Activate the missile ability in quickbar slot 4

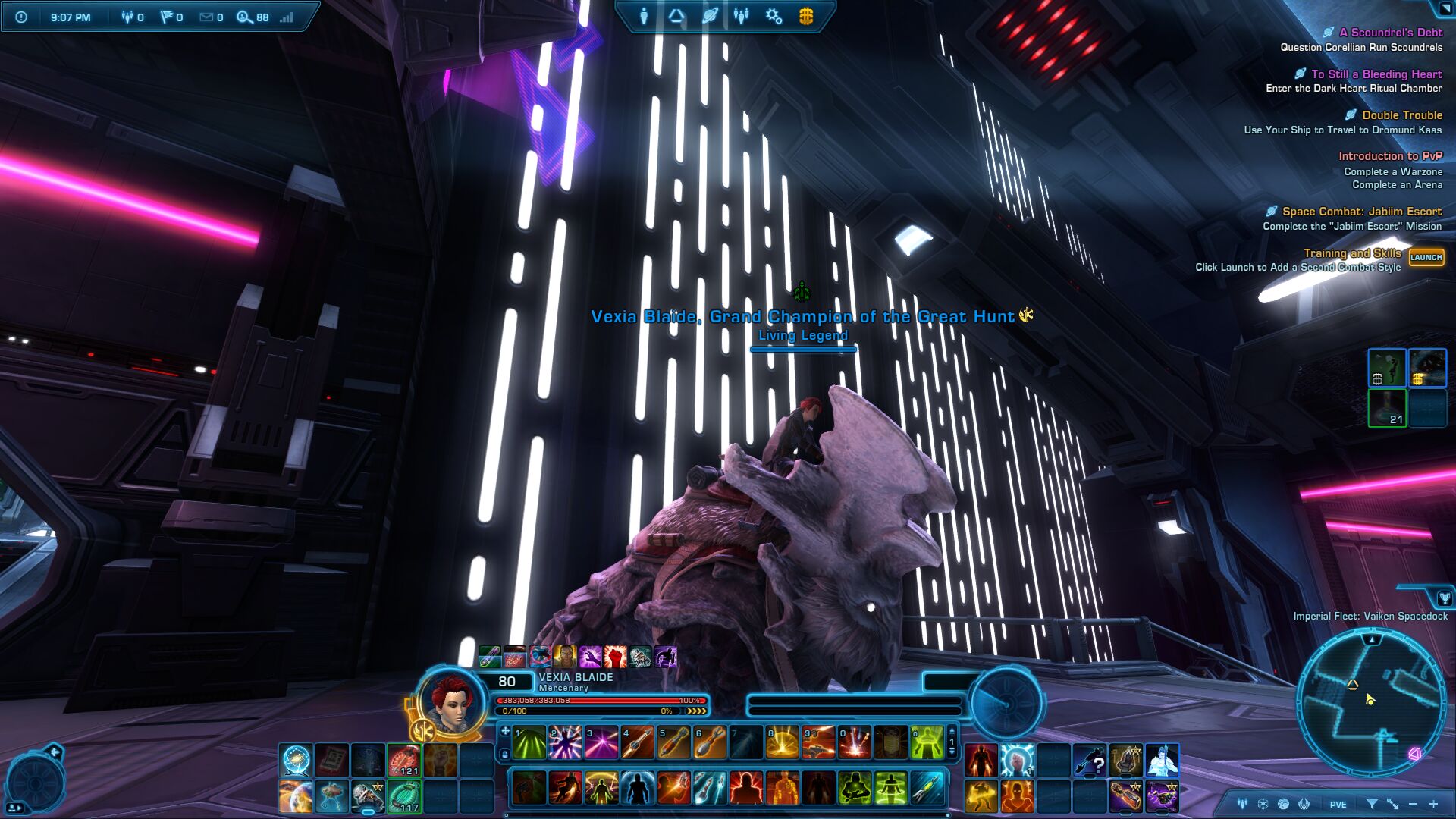pyautogui.click(x=637, y=742)
